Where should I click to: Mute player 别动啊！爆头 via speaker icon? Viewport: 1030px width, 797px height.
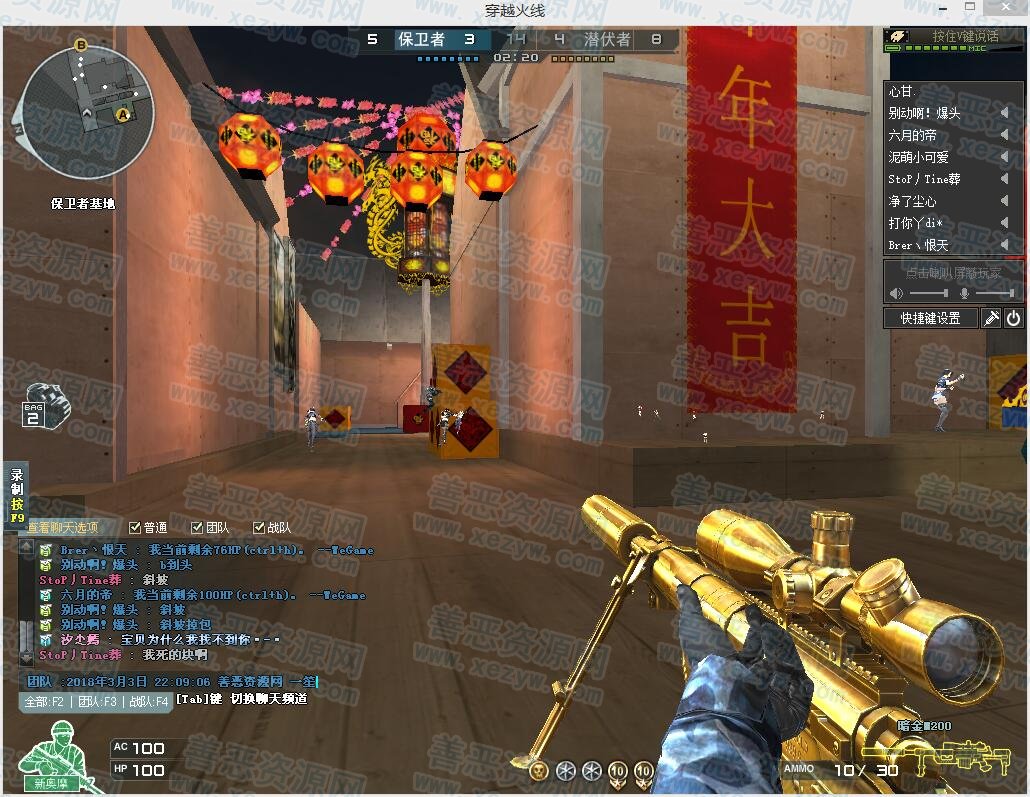coord(1004,113)
